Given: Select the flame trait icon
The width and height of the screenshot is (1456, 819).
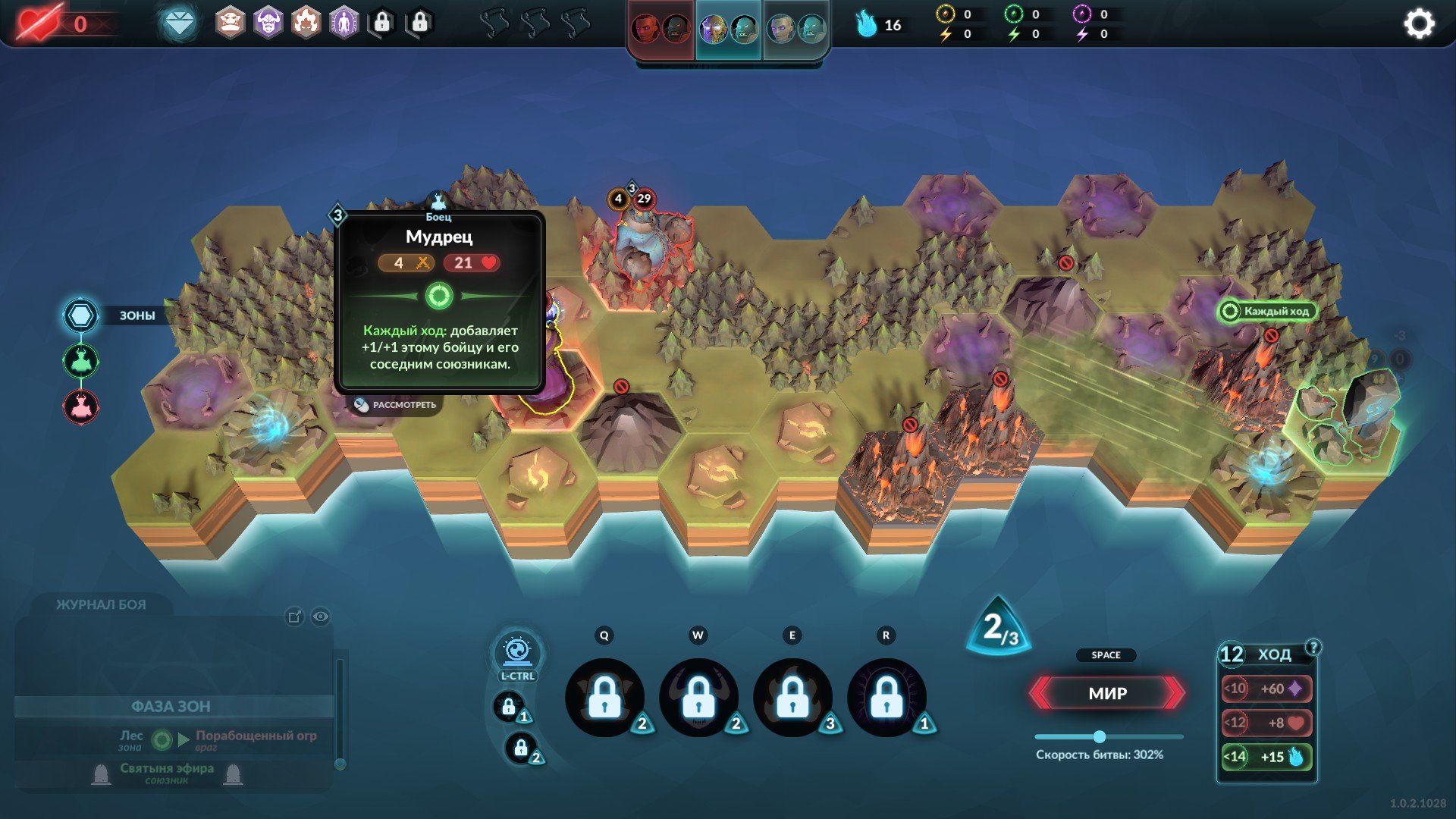Looking at the screenshot, I should point(306,24).
